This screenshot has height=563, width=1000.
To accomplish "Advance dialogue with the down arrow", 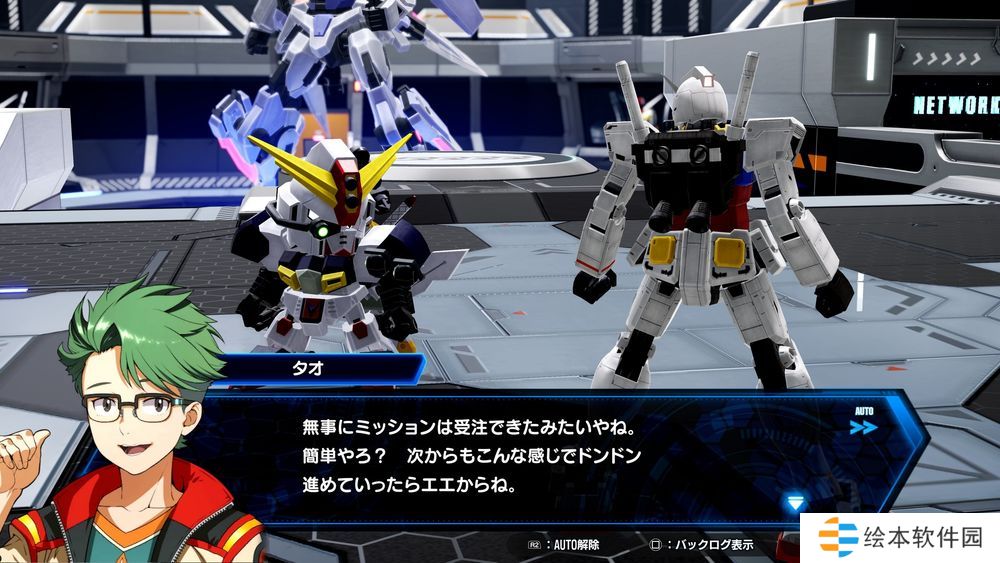I will tap(795, 502).
